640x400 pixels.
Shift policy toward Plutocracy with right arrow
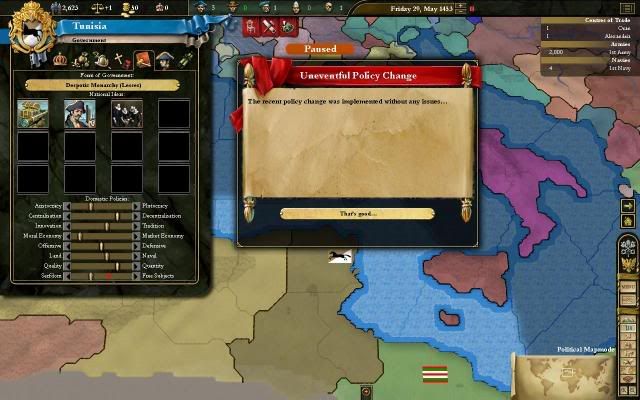pyautogui.click(x=137, y=206)
